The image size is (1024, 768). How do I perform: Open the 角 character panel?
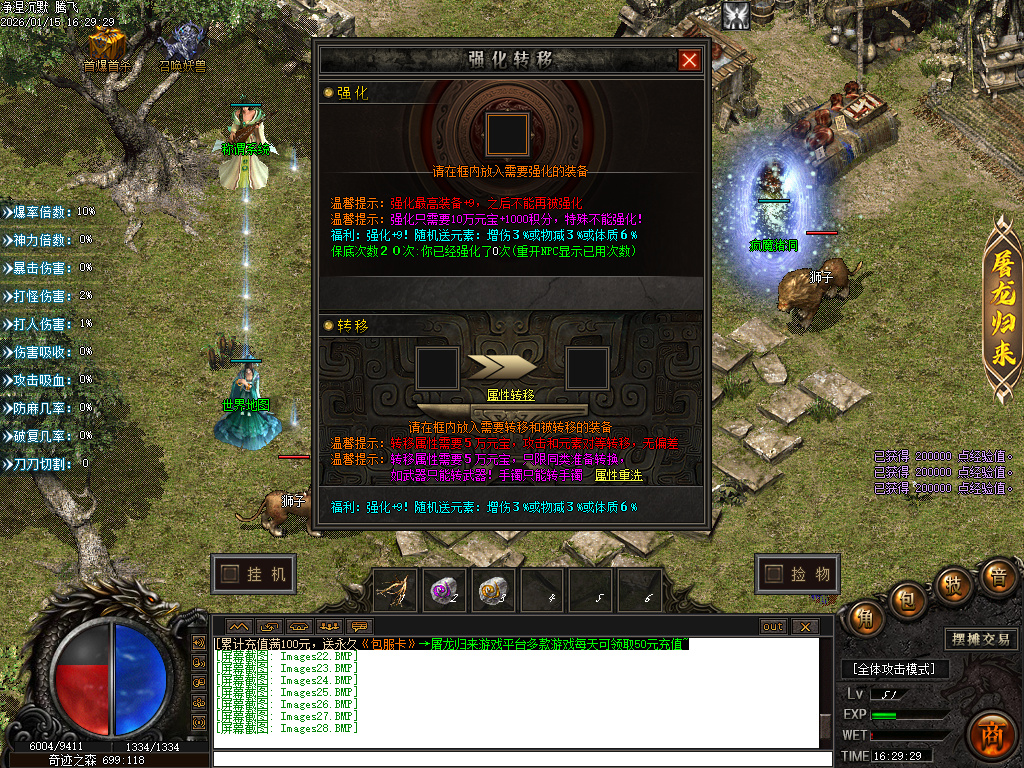(867, 618)
